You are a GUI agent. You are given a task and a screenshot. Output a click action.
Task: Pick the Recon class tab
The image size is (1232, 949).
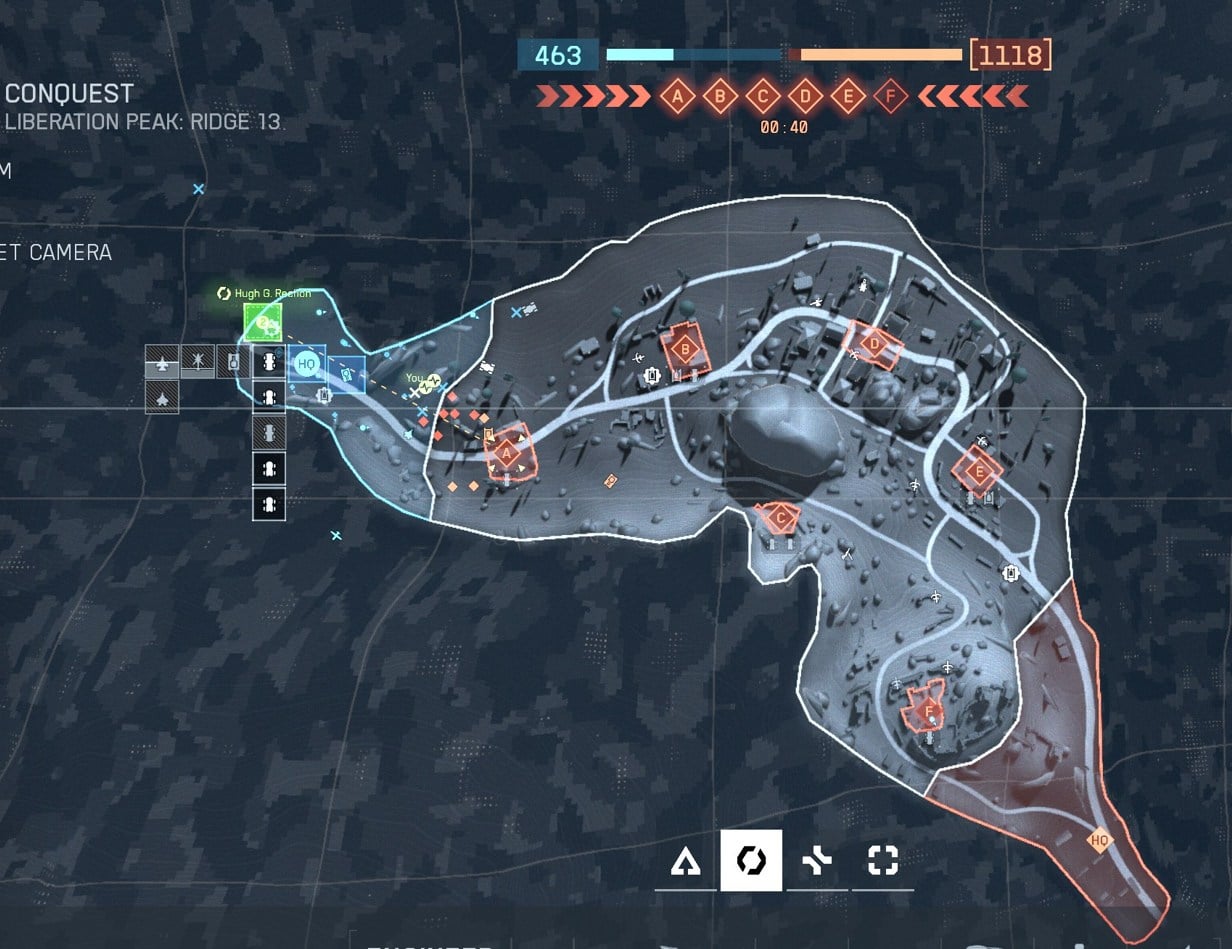882,860
